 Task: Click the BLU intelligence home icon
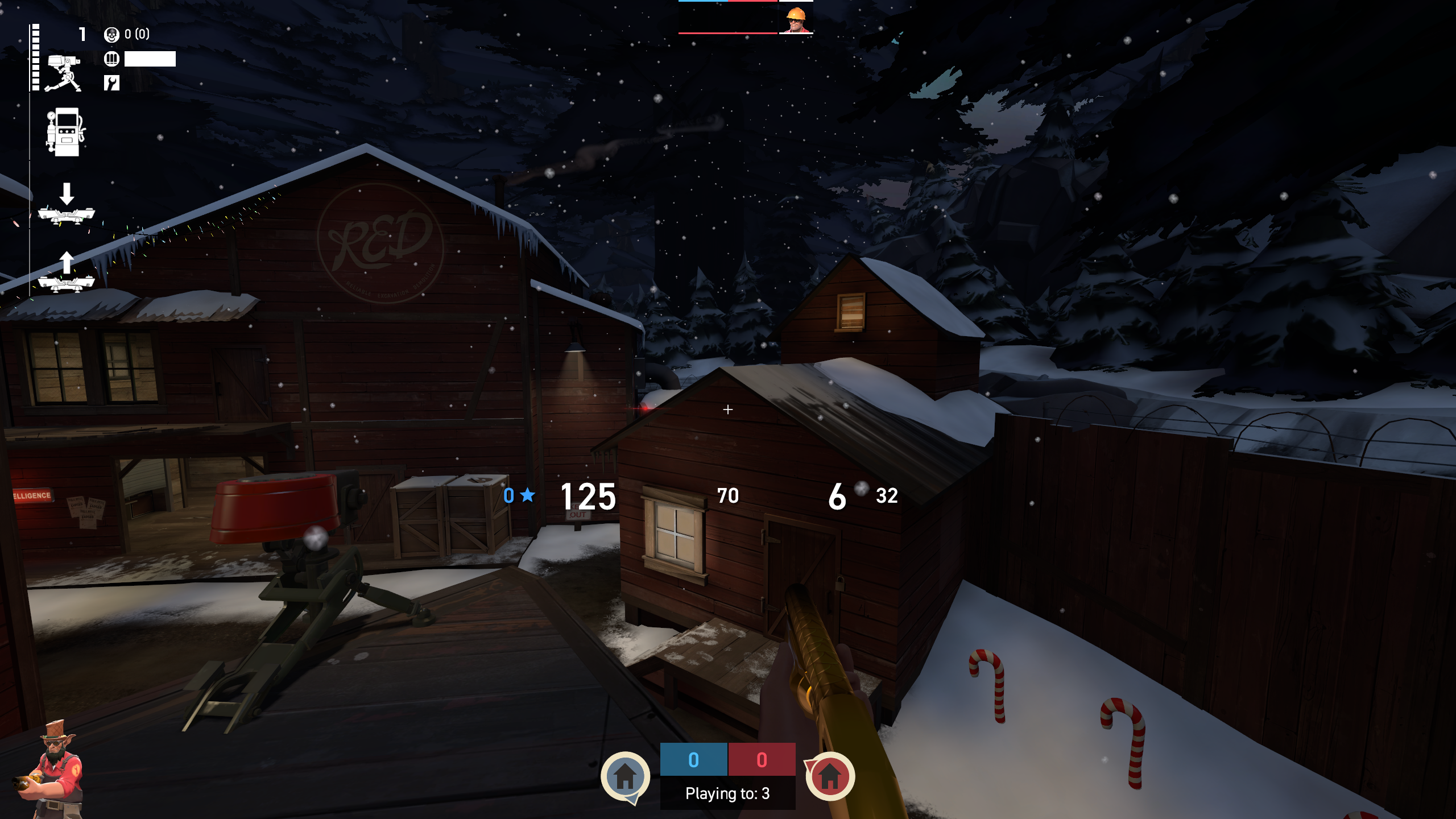pyautogui.click(x=625, y=776)
